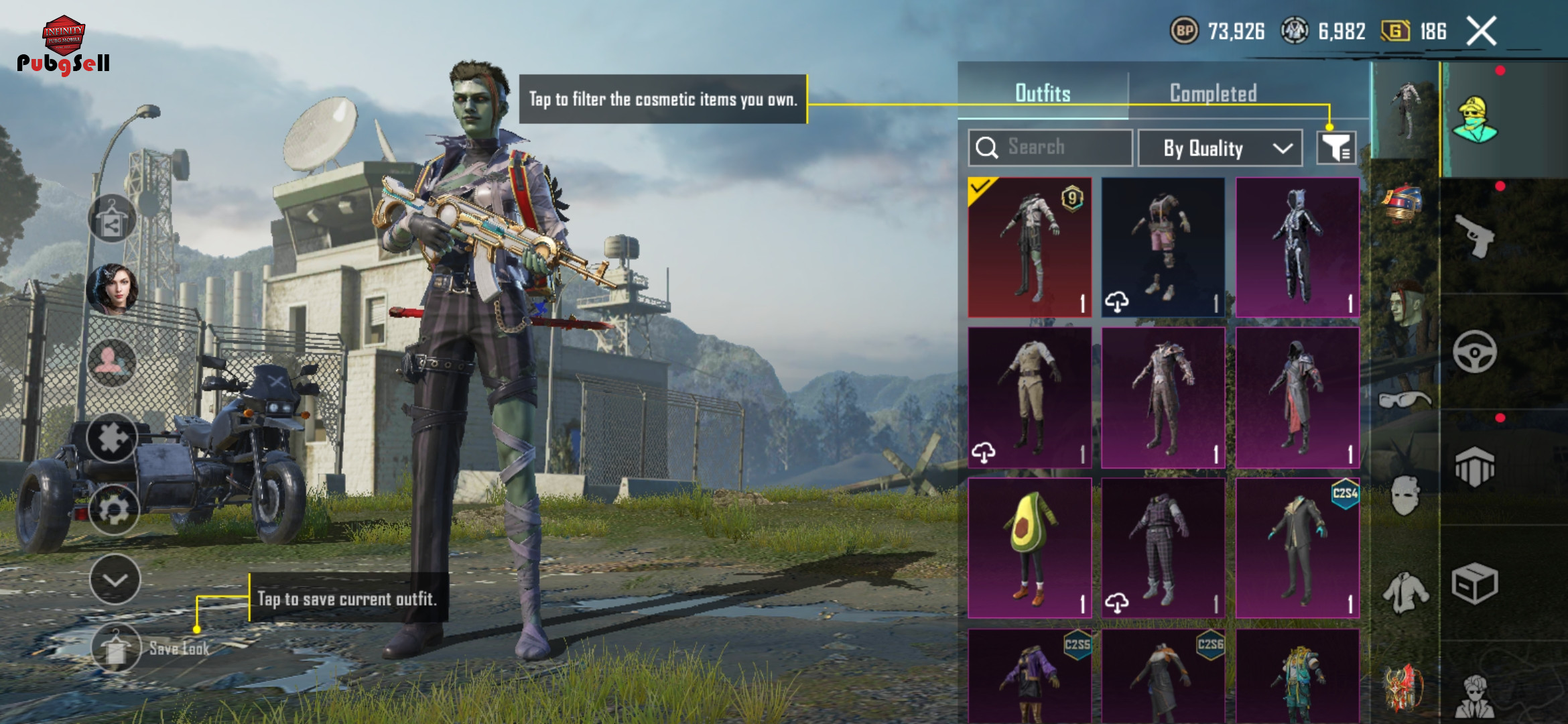This screenshot has height=724, width=1568.
Task: Open the pistol weapon skins category
Action: [1475, 235]
